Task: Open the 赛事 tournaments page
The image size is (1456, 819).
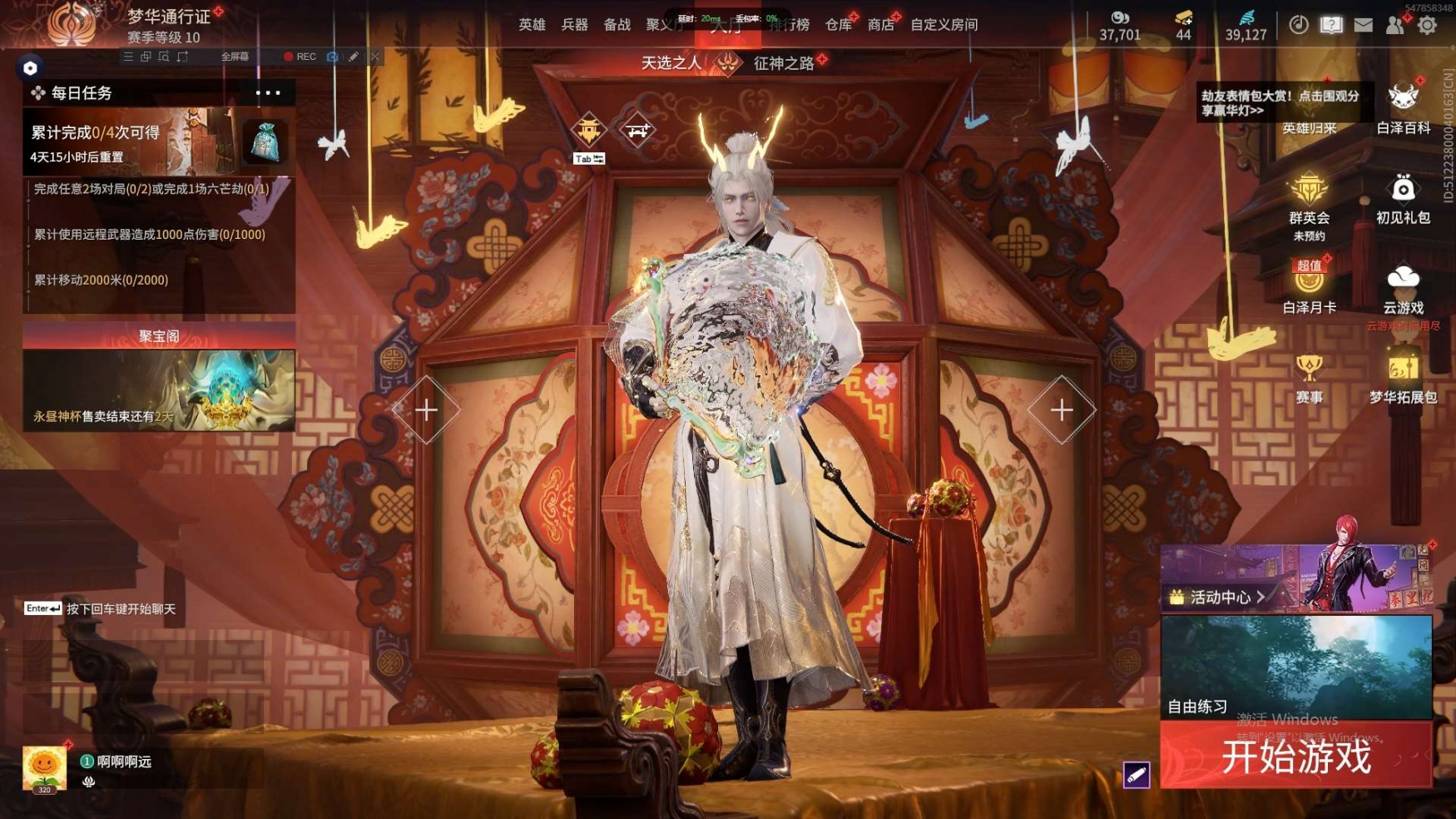Action: 1309,377
